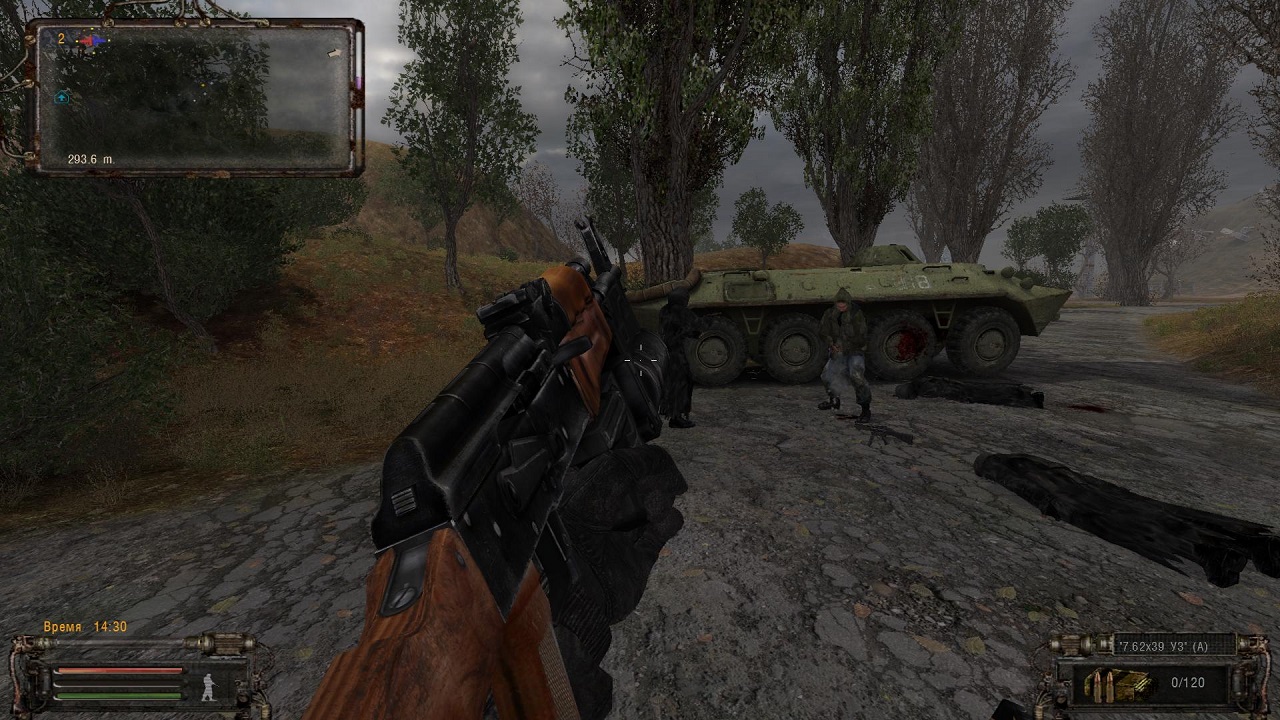The height and width of the screenshot is (720, 1280).
Task: Click the white direction arrow on minimap
Action: click(334, 53)
